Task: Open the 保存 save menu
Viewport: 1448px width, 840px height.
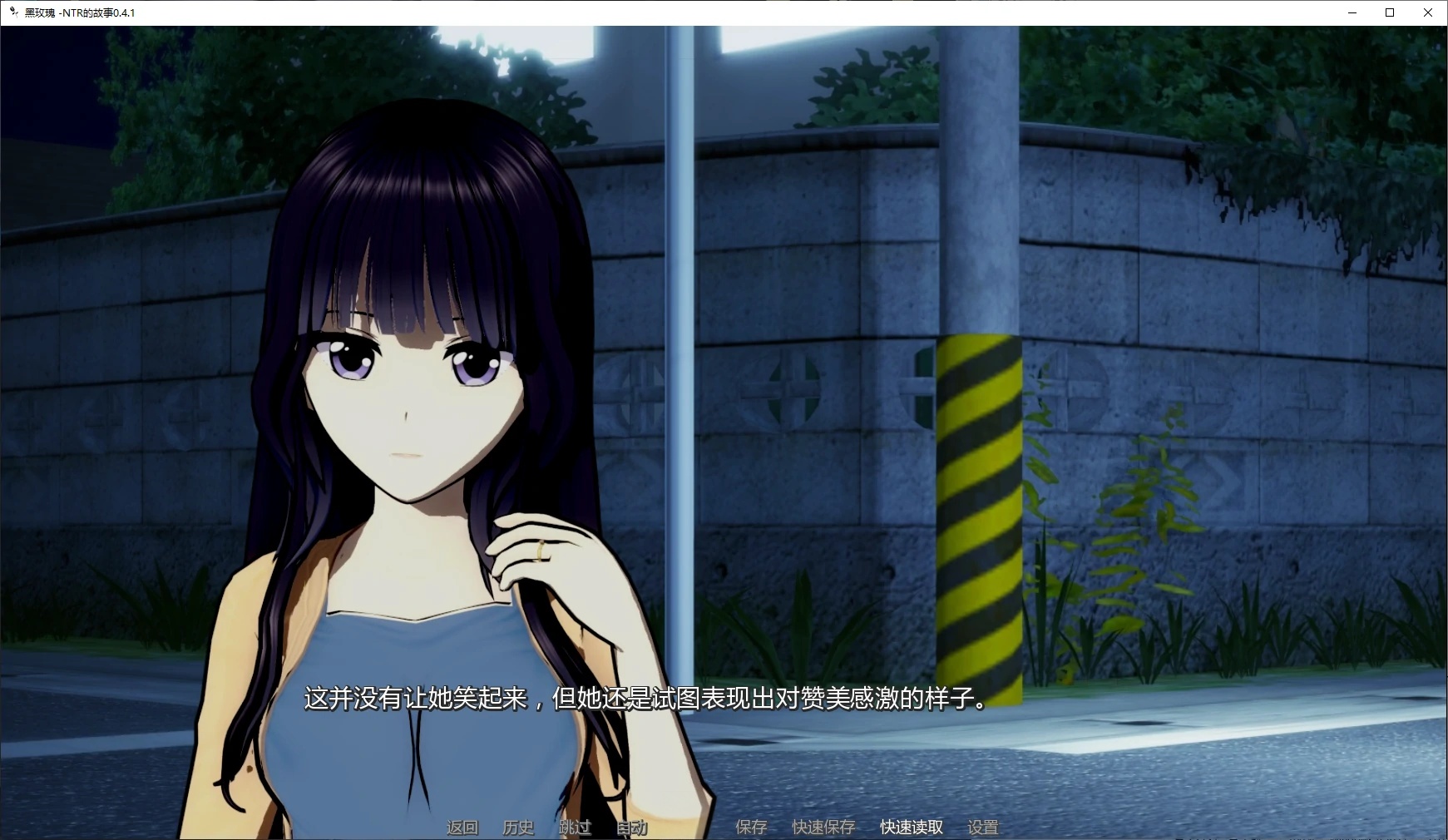Action: click(749, 828)
